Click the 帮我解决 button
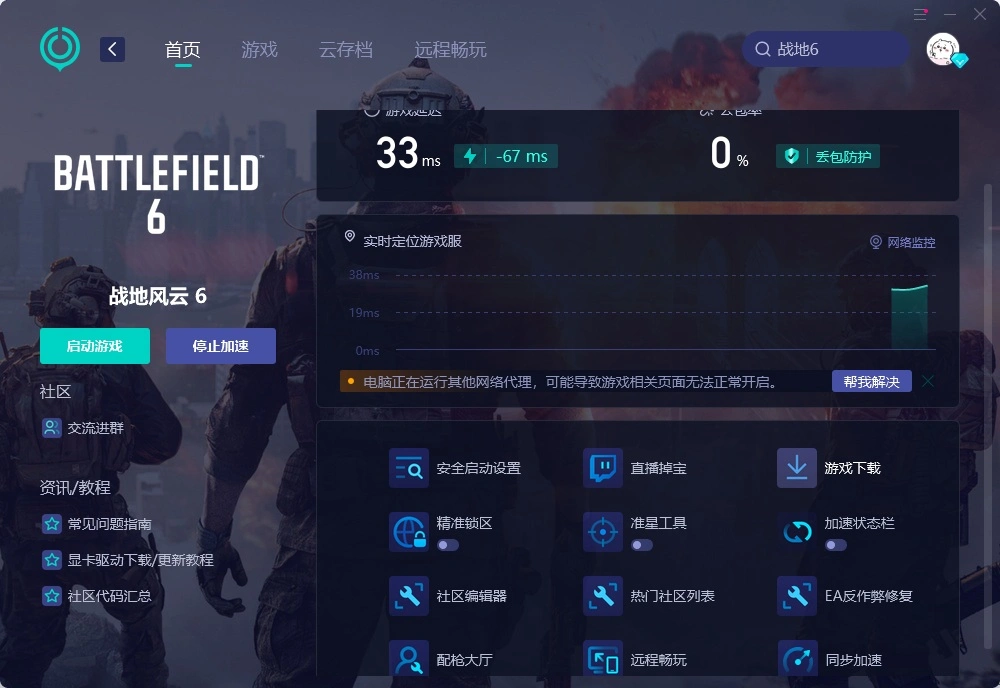1000x688 pixels. [x=871, y=381]
